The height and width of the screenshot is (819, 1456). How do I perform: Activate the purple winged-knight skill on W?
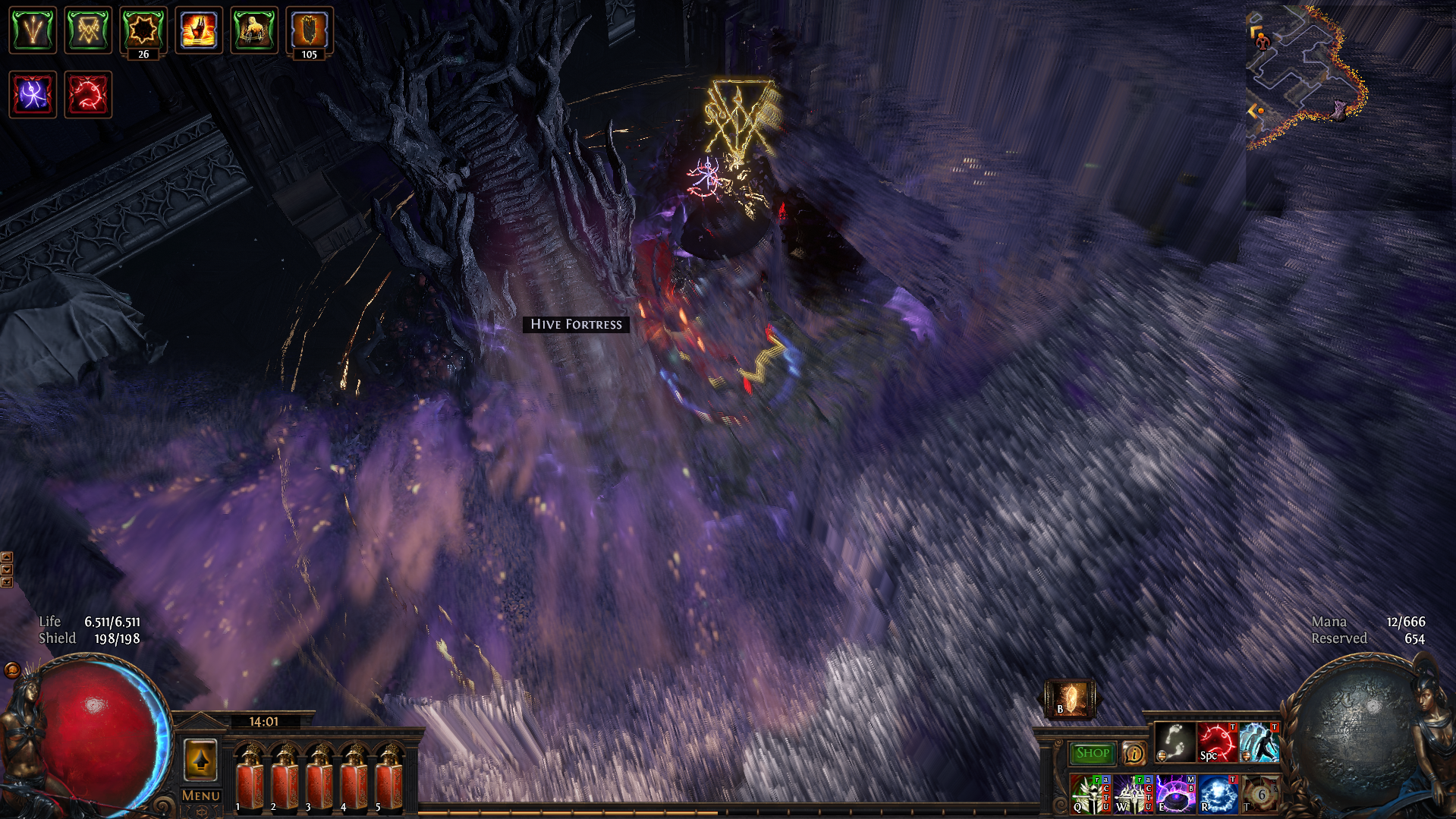[x=1133, y=794]
